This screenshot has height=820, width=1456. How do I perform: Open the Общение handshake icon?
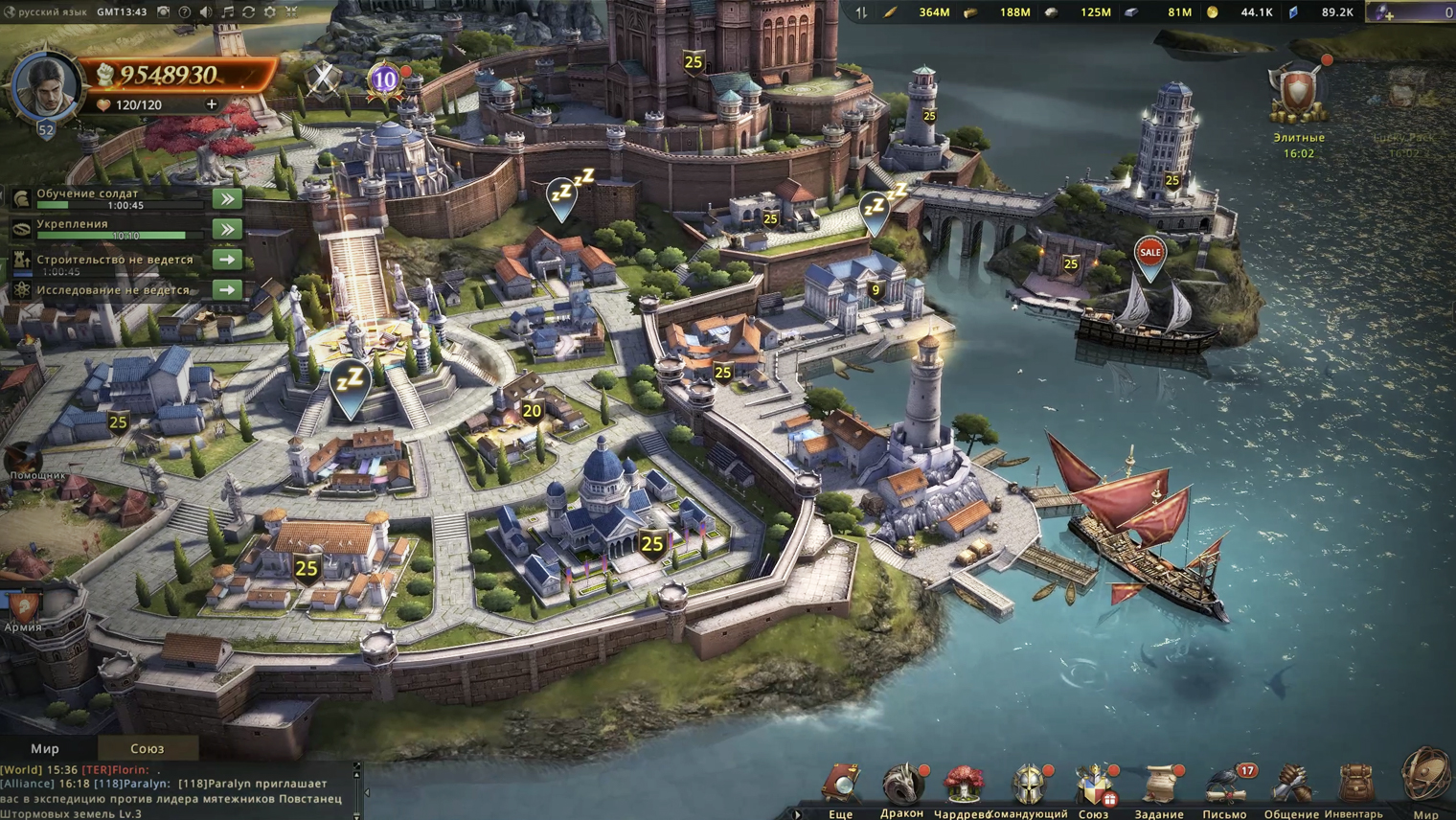pos(1290,785)
